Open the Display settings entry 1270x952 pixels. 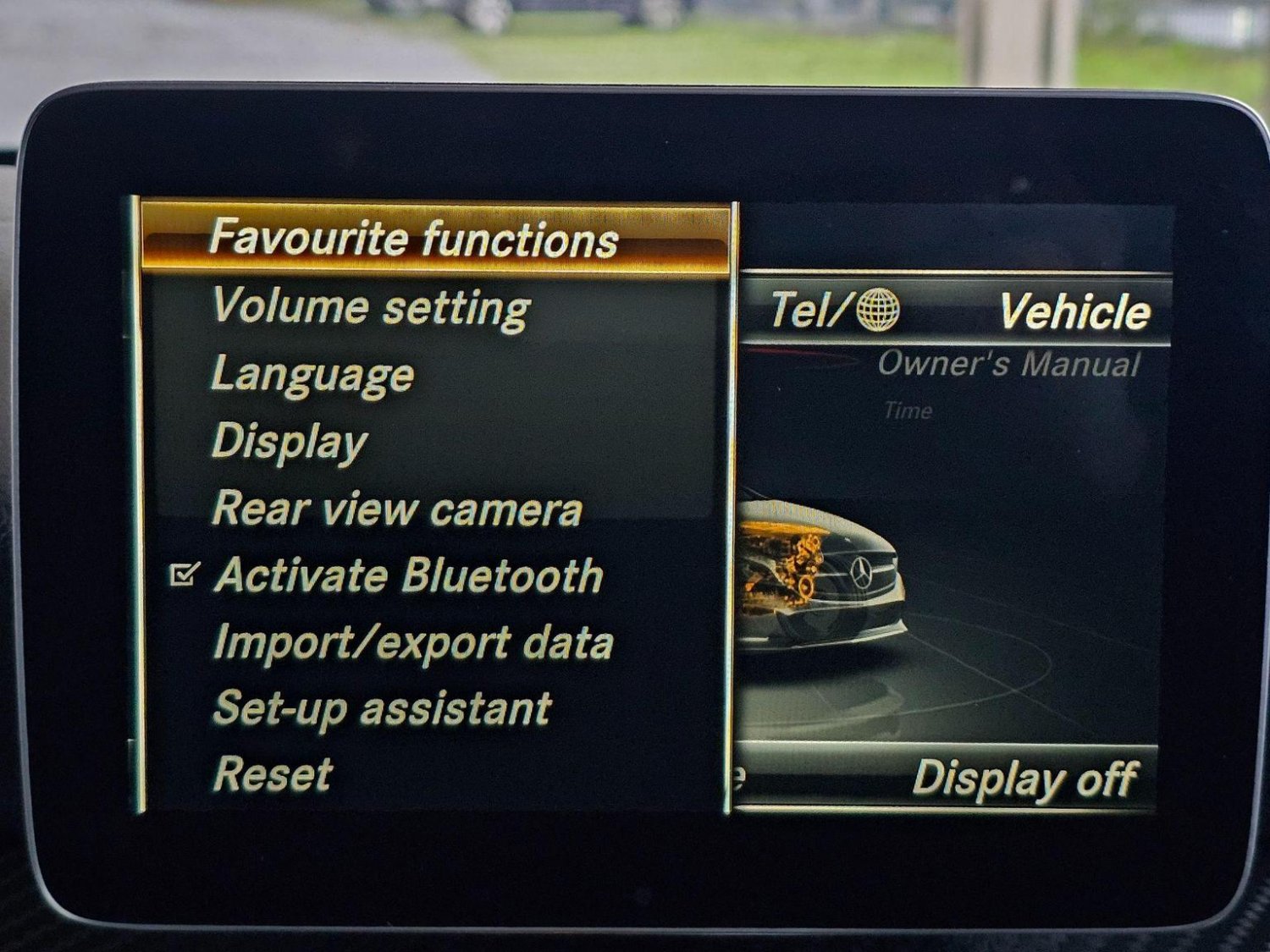pos(290,442)
